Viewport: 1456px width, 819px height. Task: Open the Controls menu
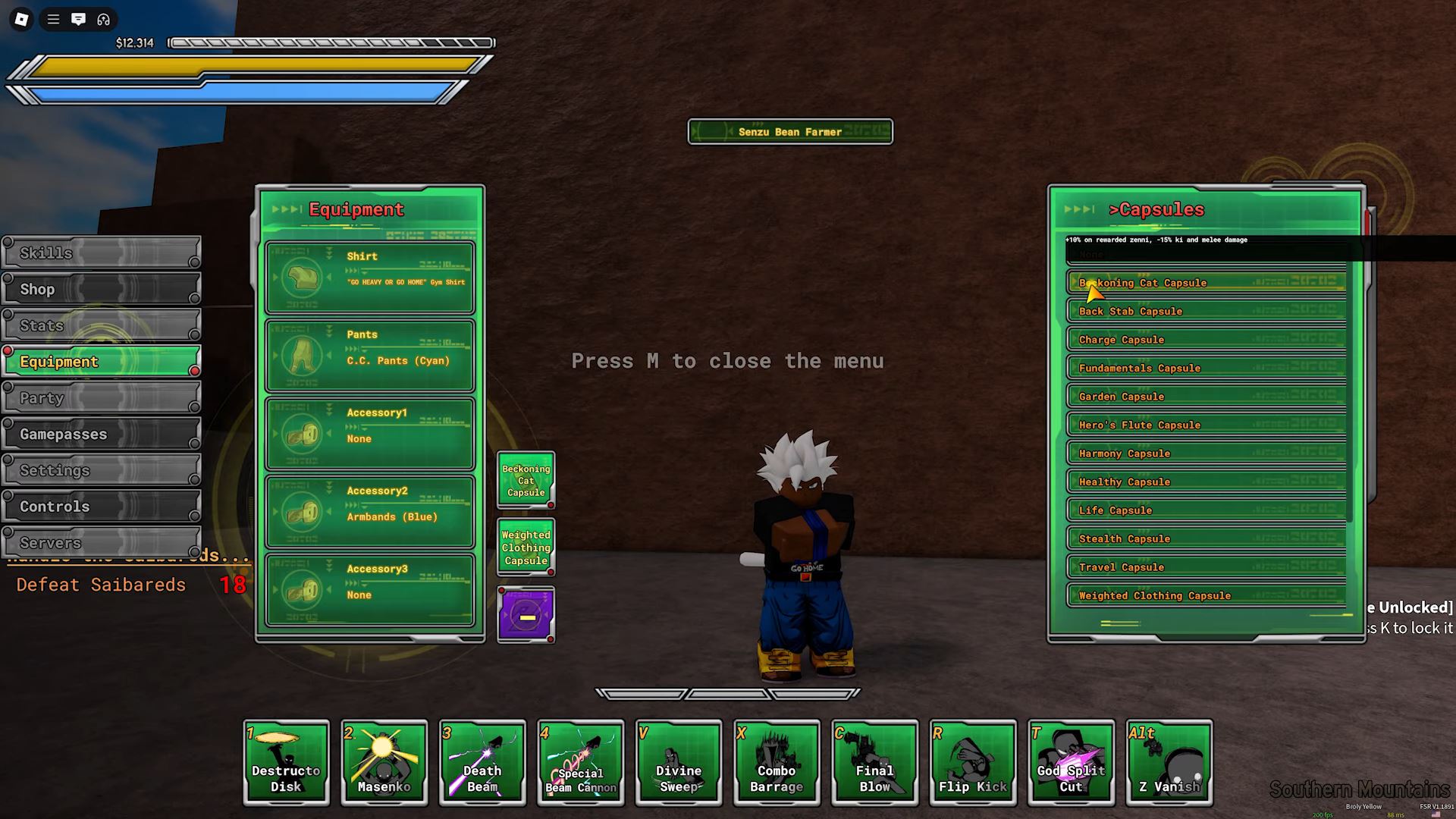[102, 507]
